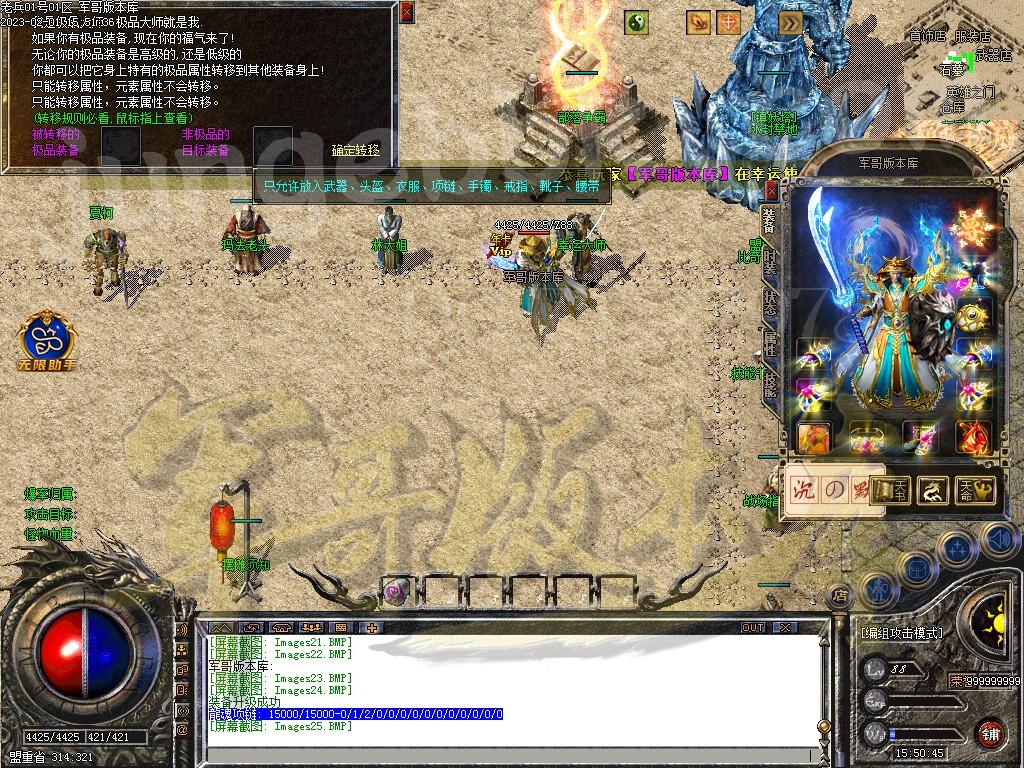The width and height of the screenshot is (1024, 768).
Task: Select the red flame equipment slot
Action: click(x=973, y=437)
